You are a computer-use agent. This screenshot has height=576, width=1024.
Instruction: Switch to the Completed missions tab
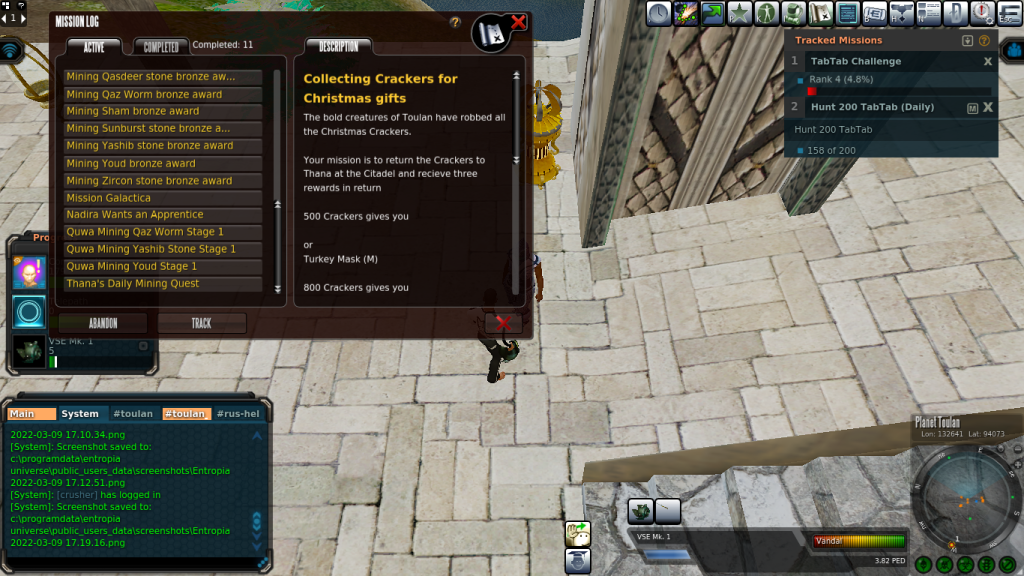tap(161, 47)
